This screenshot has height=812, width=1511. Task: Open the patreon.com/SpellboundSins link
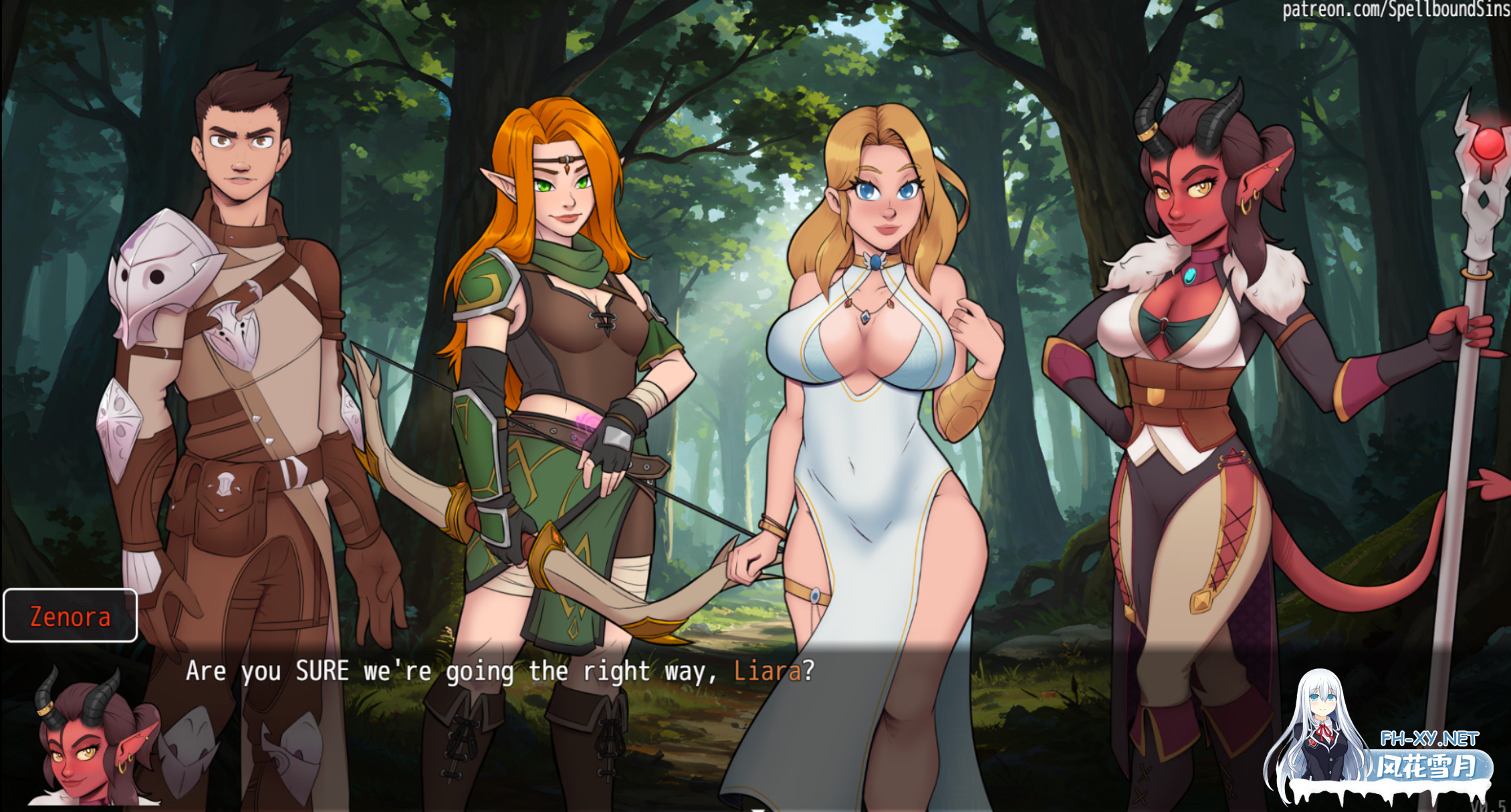pos(1397,10)
